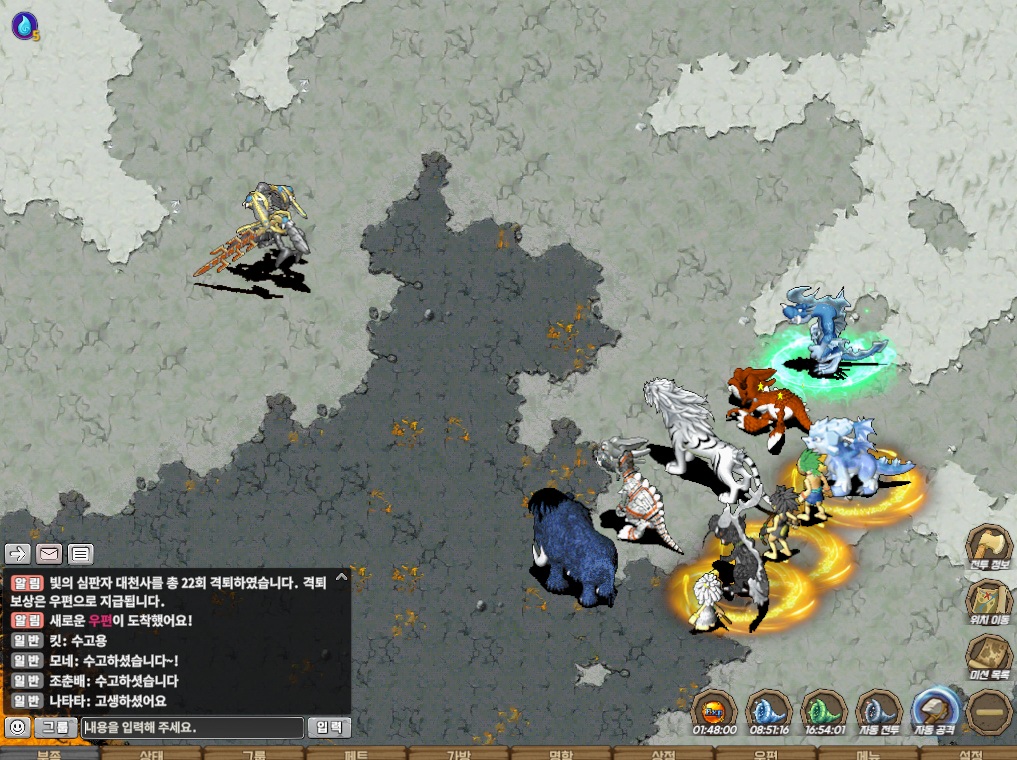
Task: Open the 전투 정보 battle info axe icon
Action: (988, 546)
